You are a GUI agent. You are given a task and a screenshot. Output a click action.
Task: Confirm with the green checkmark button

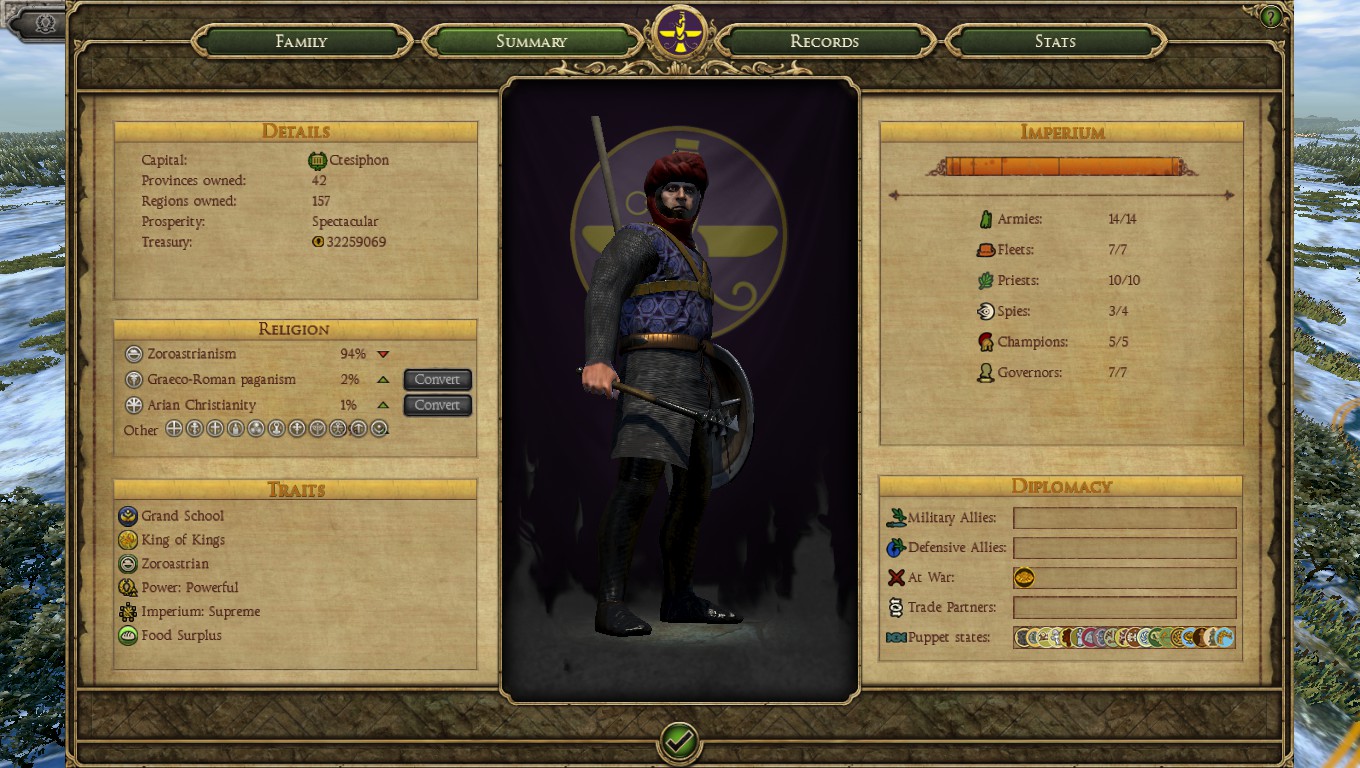click(679, 742)
